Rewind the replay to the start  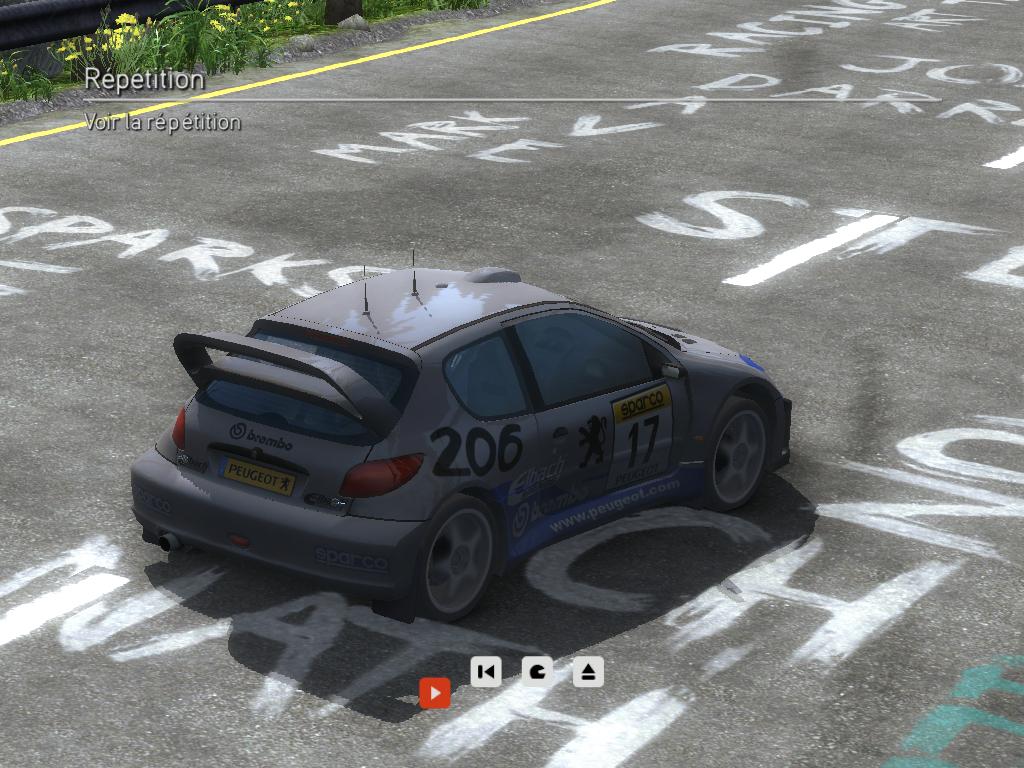tap(486, 671)
